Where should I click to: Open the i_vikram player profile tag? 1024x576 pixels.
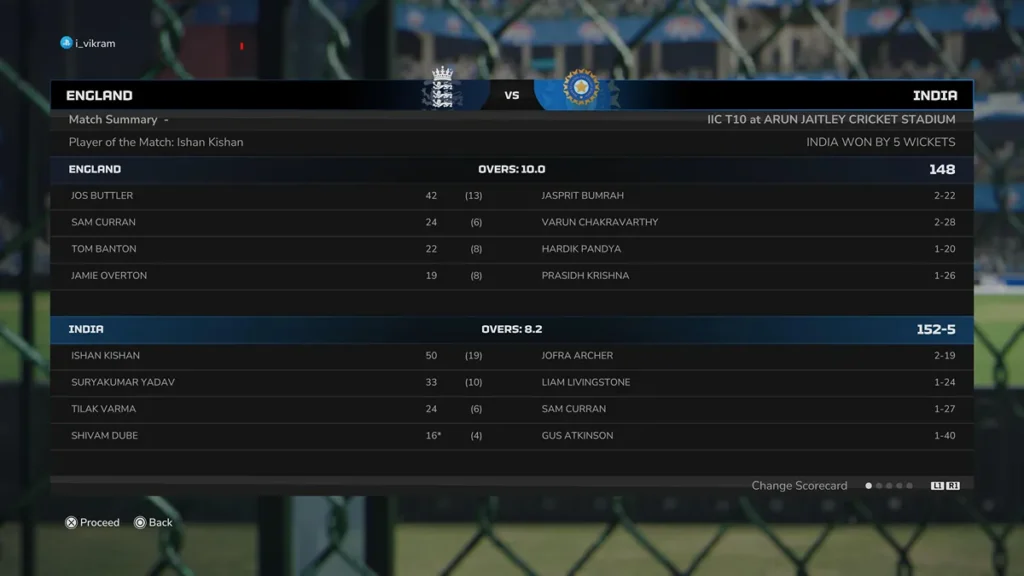pyautogui.click(x=88, y=43)
